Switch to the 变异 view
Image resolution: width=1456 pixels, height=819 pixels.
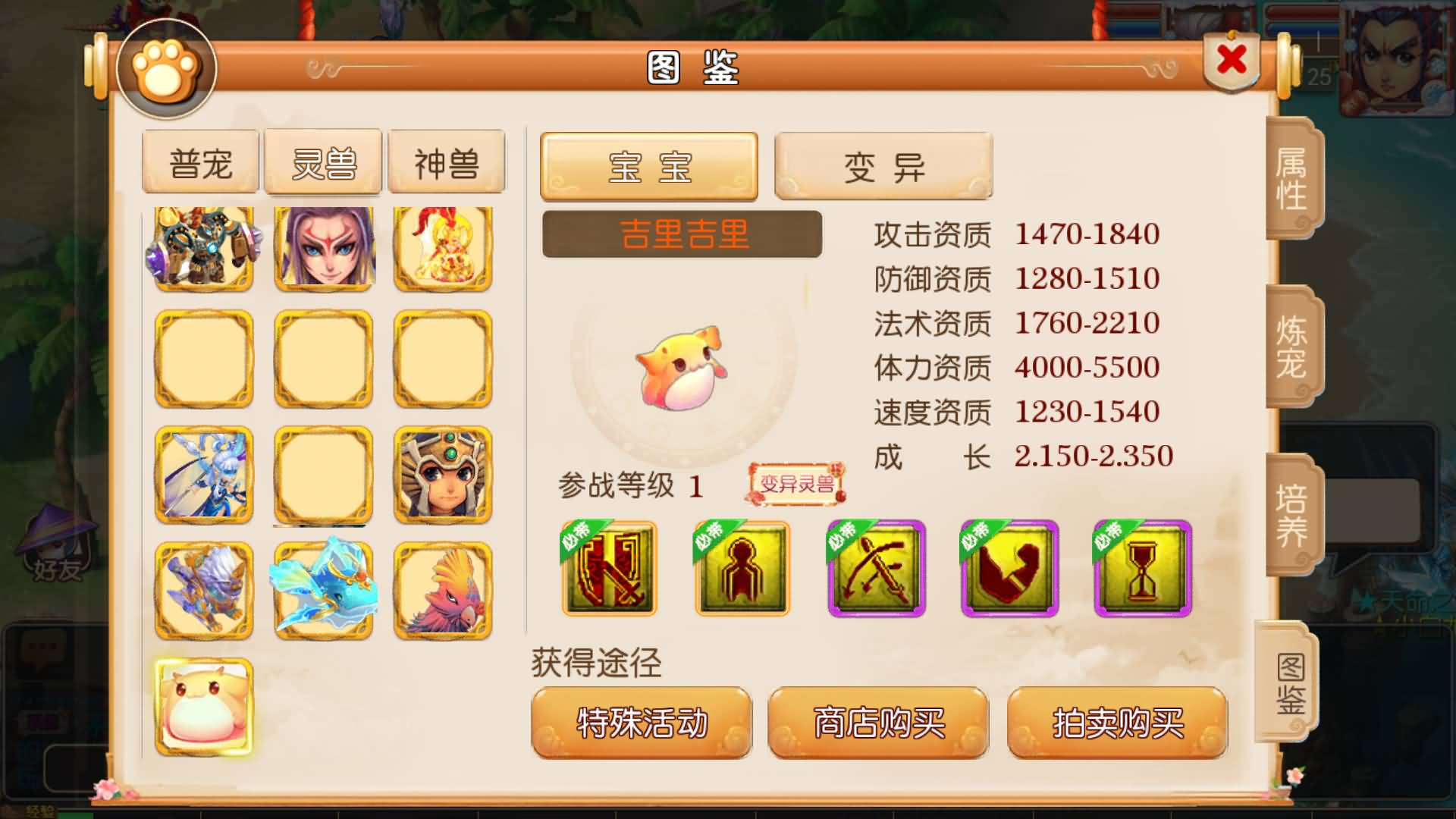coord(882,167)
